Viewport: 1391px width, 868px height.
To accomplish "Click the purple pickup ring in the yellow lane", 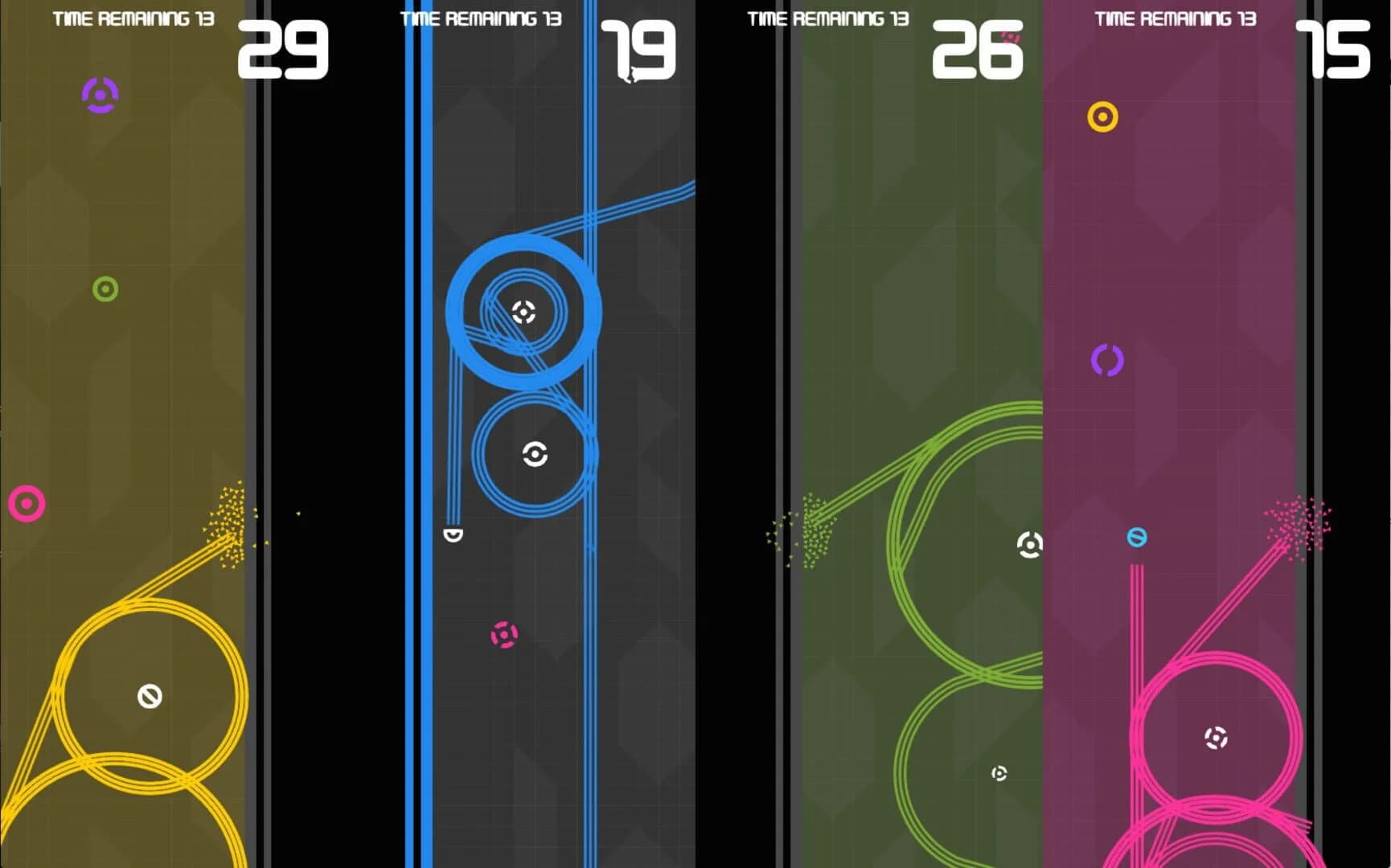I will (x=98, y=95).
